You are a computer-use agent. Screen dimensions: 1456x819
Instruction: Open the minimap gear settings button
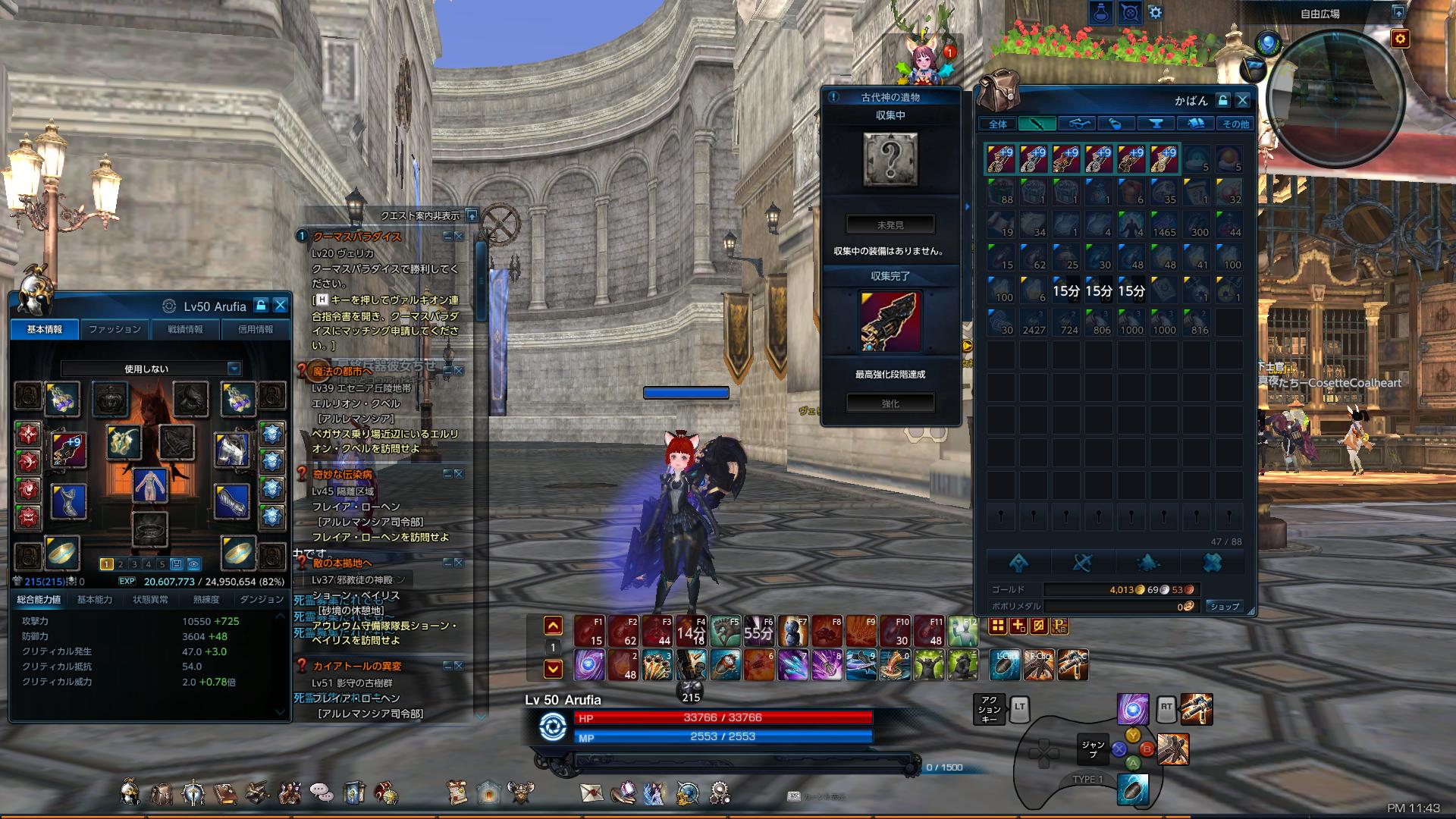pyautogui.click(x=1400, y=38)
